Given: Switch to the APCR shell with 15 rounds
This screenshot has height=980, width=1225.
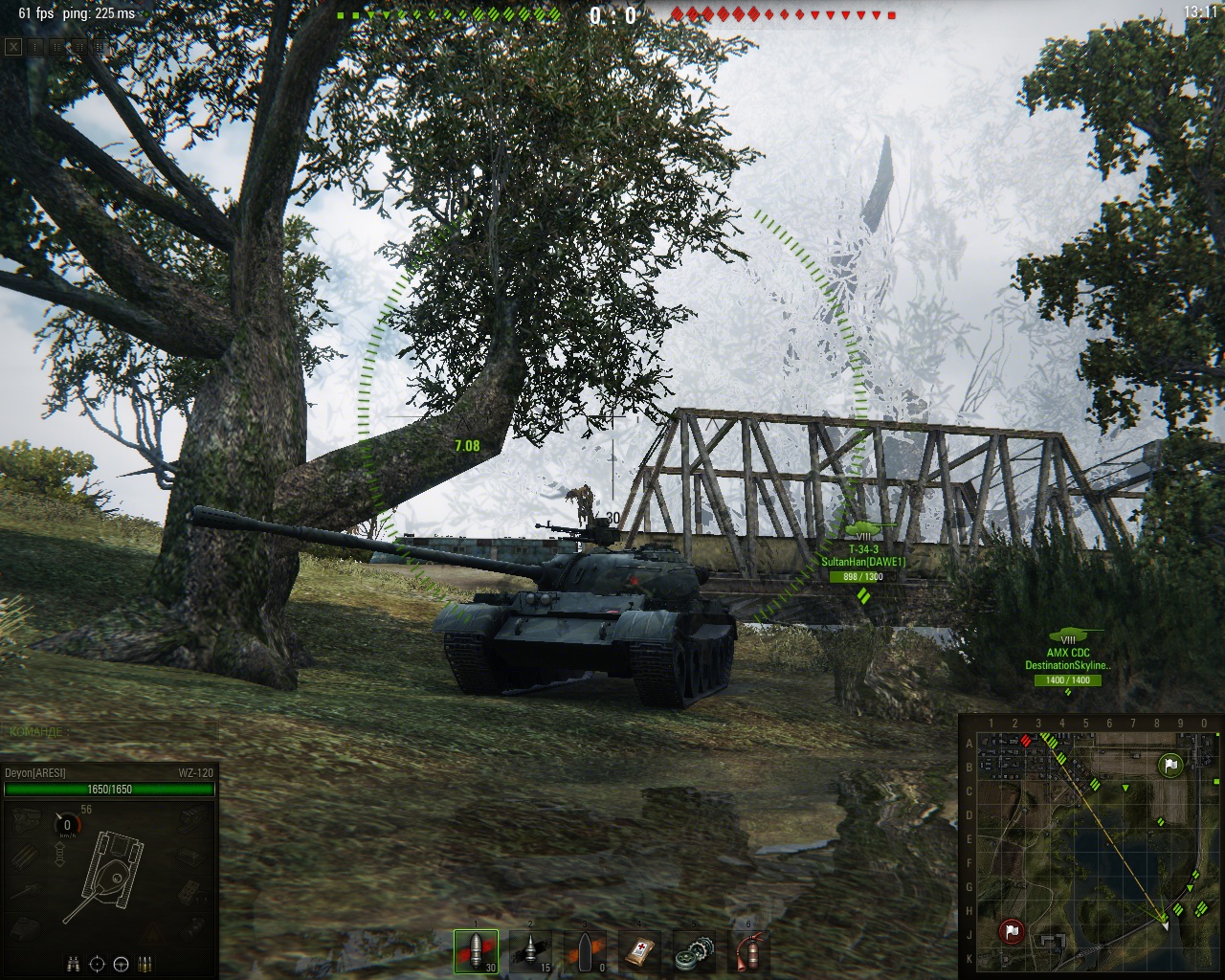Looking at the screenshot, I should click(529, 950).
